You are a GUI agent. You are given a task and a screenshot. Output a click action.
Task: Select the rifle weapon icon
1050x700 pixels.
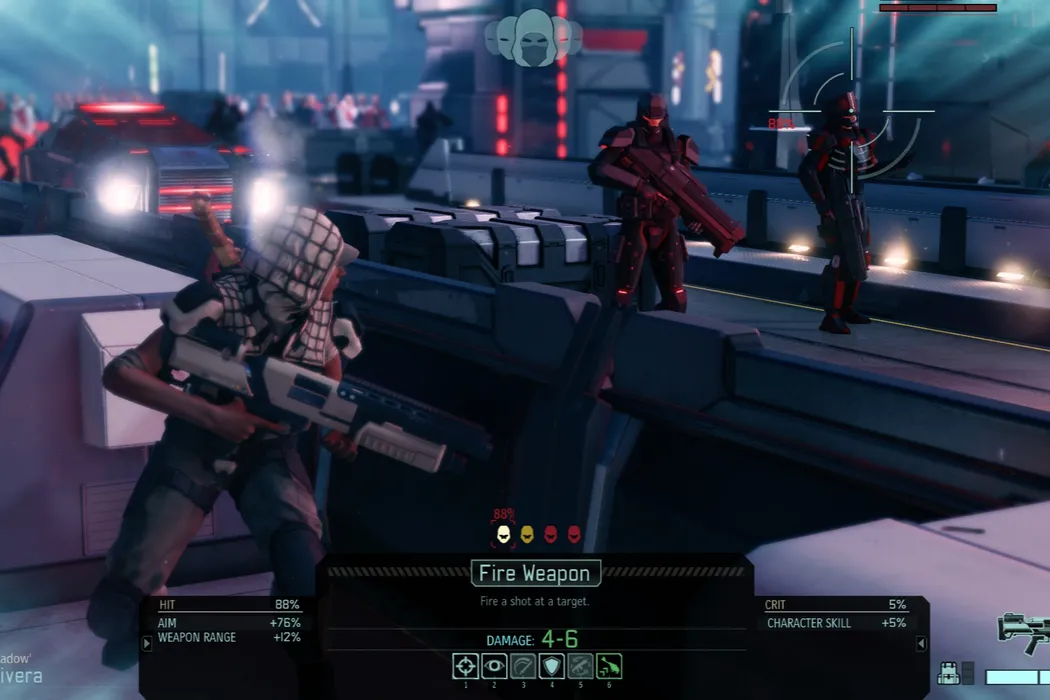1024,631
